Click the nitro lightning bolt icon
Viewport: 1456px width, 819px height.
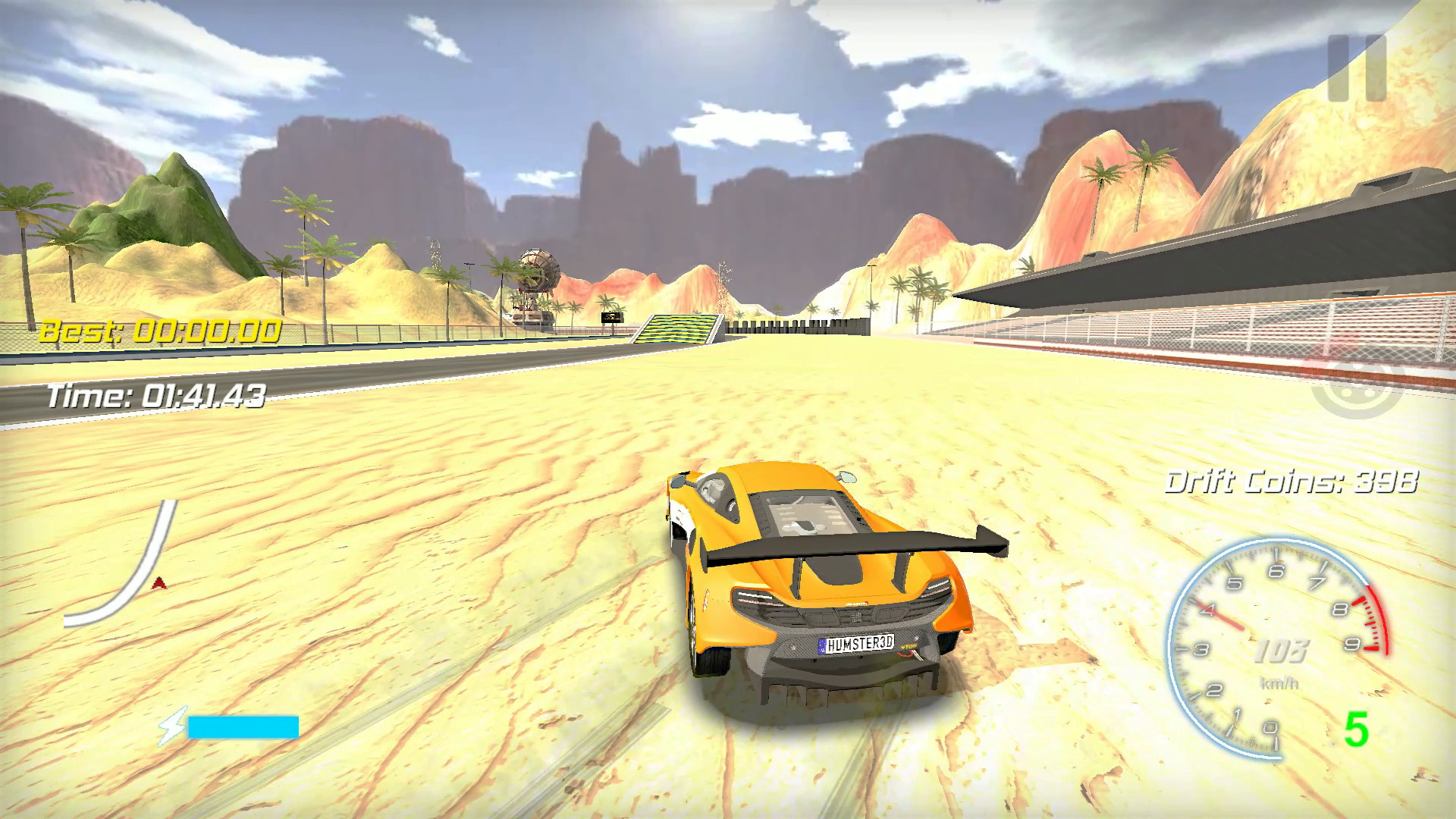tap(173, 726)
